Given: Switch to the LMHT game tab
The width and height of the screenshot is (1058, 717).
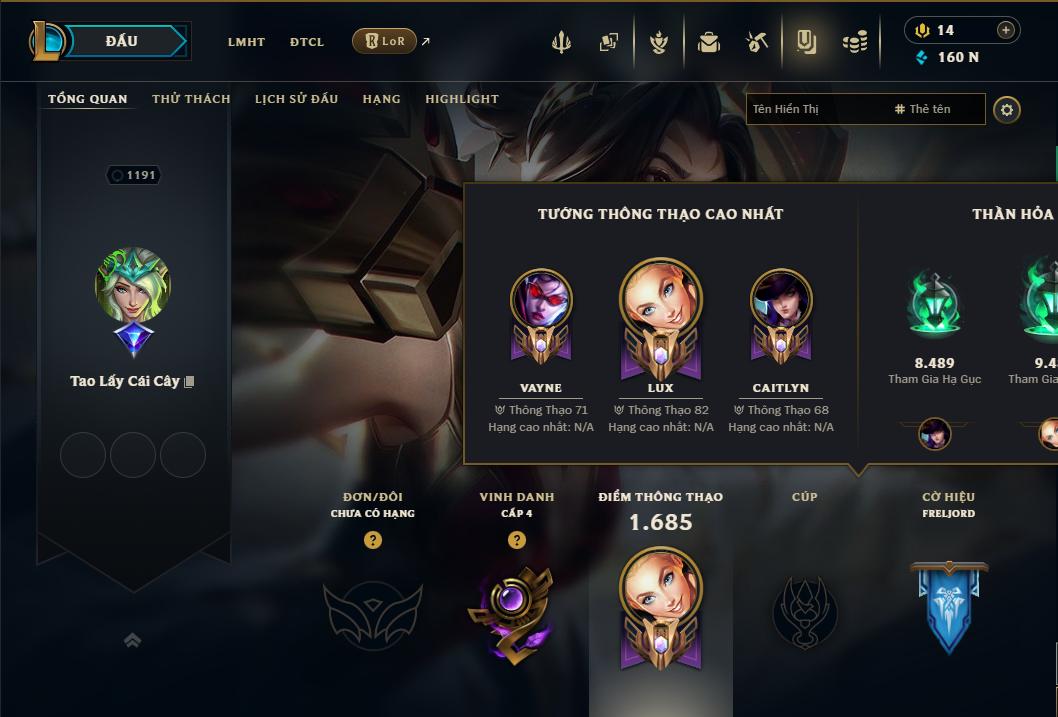Looking at the screenshot, I should (246, 42).
